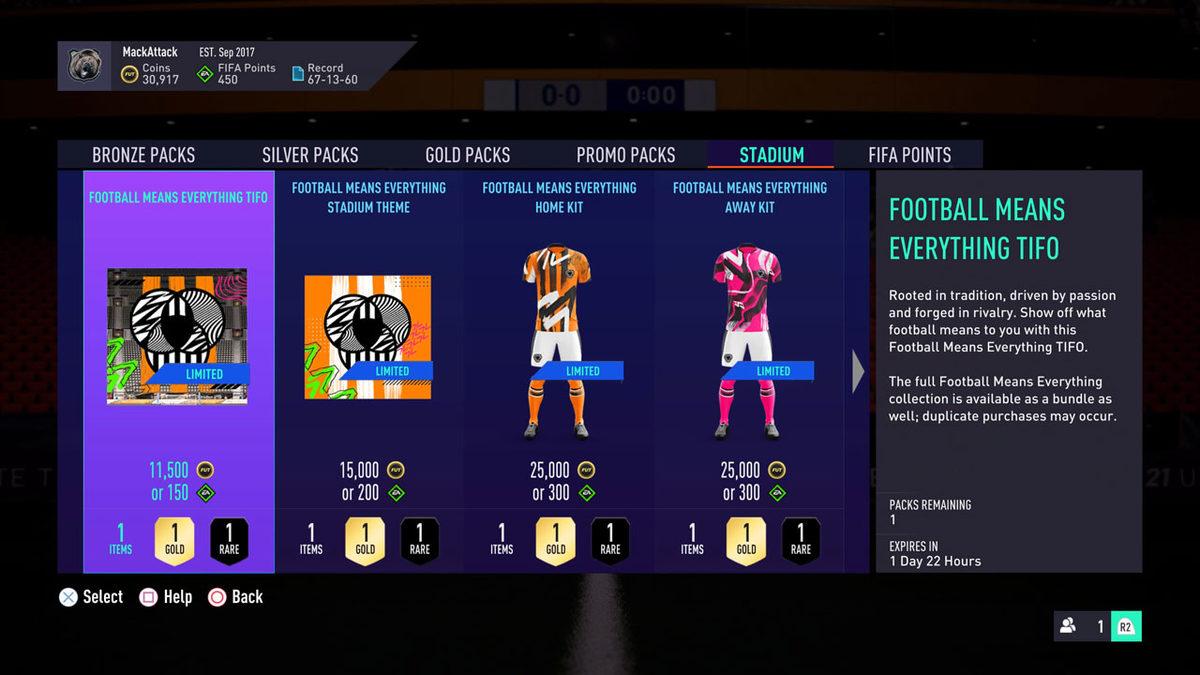The image size is (1200, 675).
Task: Choose the Stadium tab
Action: (771, 155)
